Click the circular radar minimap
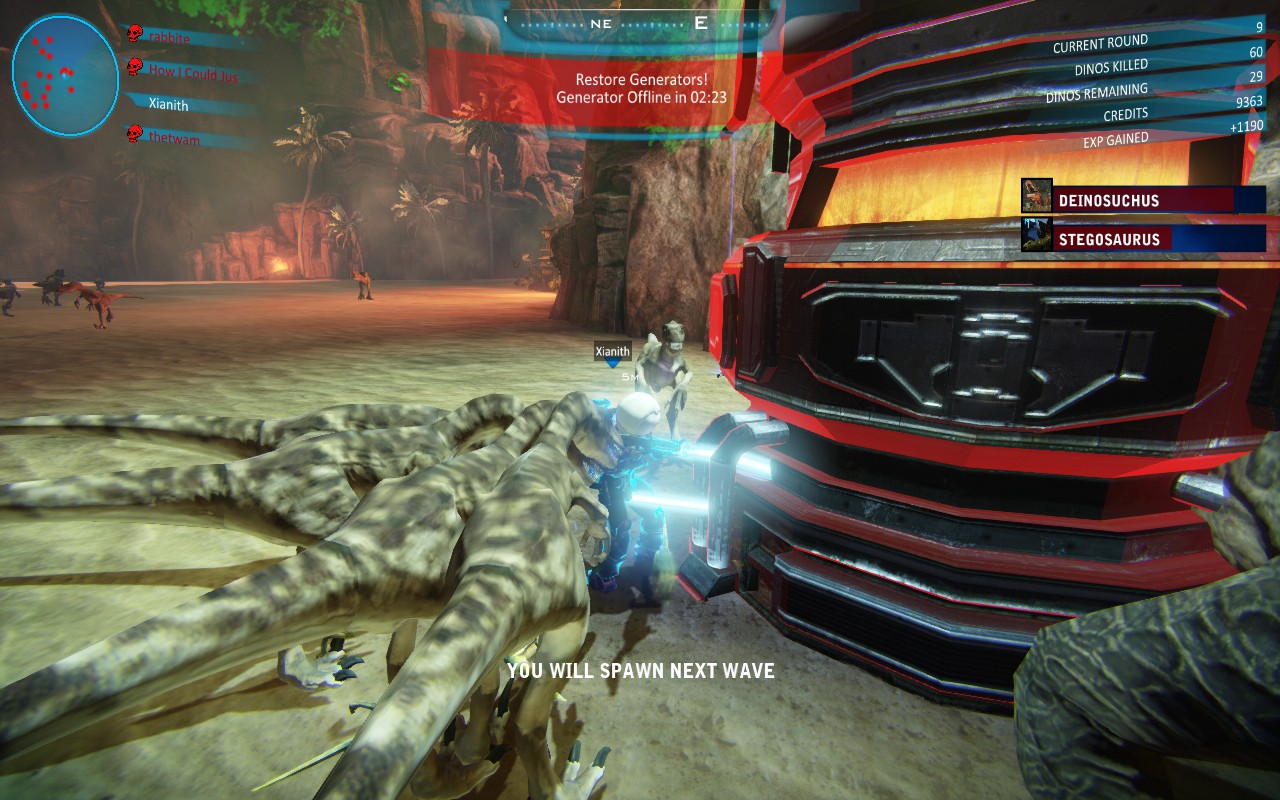 point(65,75)
